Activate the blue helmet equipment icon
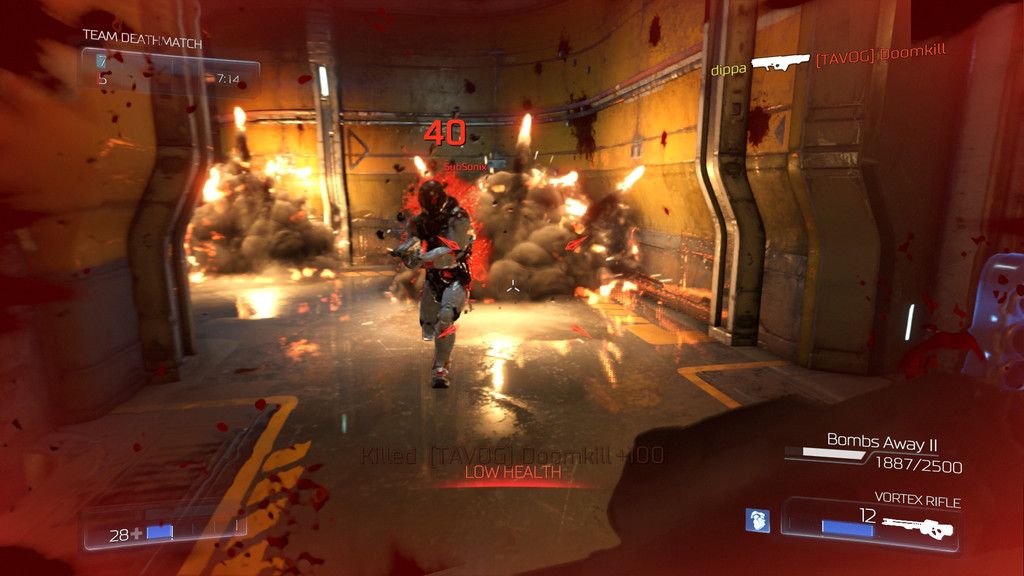The image size is (1024, 576). pos(757,521)
